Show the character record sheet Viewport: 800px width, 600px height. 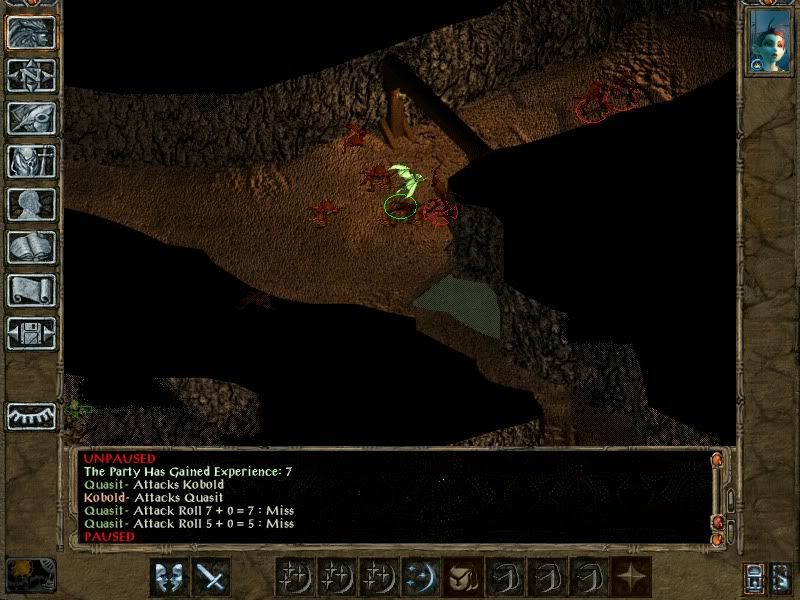pos(31,204)
